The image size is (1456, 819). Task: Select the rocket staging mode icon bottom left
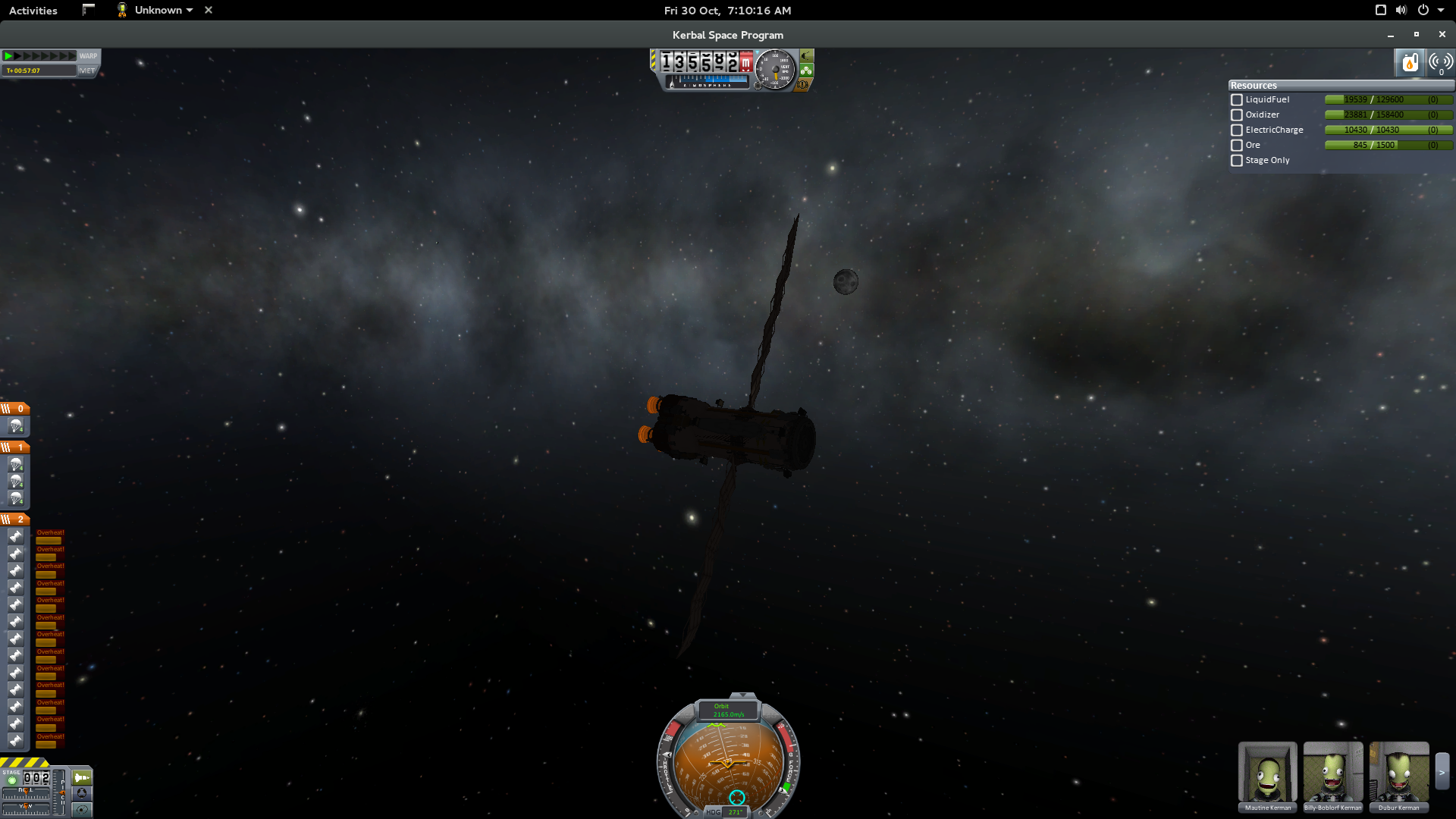point(81,777)
